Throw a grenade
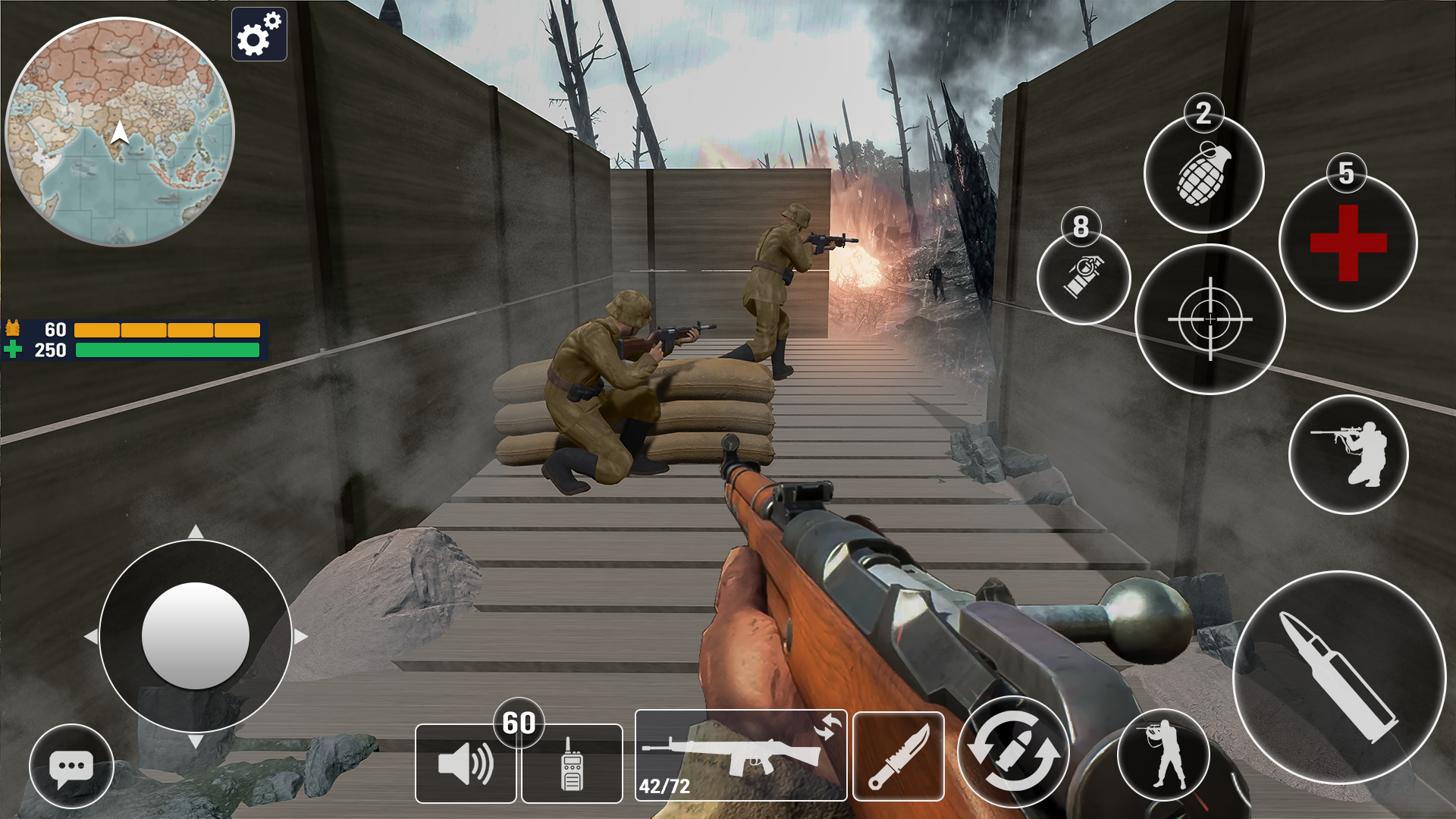1456x819 pixels. [x=1204, y=175]
